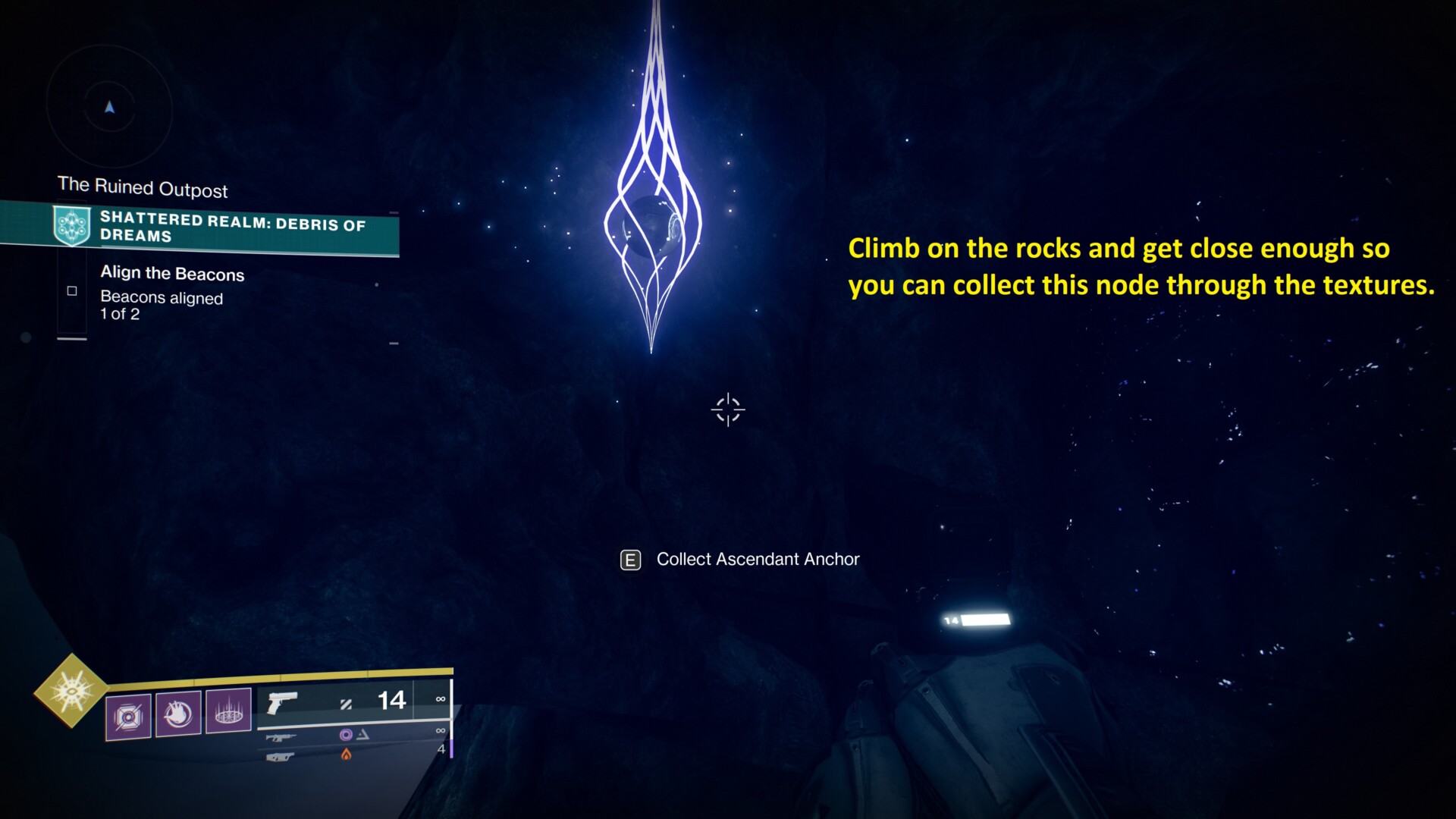This screenshot has width=1456, height=819.
Task: Trigger the hand melee ability icon
Action: [178, 713]
